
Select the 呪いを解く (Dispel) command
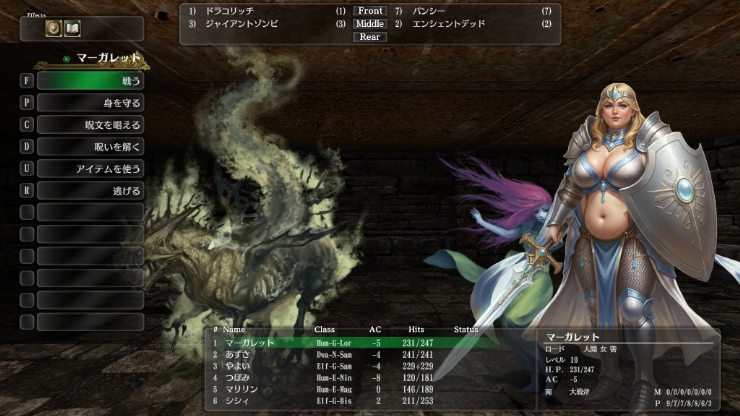90,146
